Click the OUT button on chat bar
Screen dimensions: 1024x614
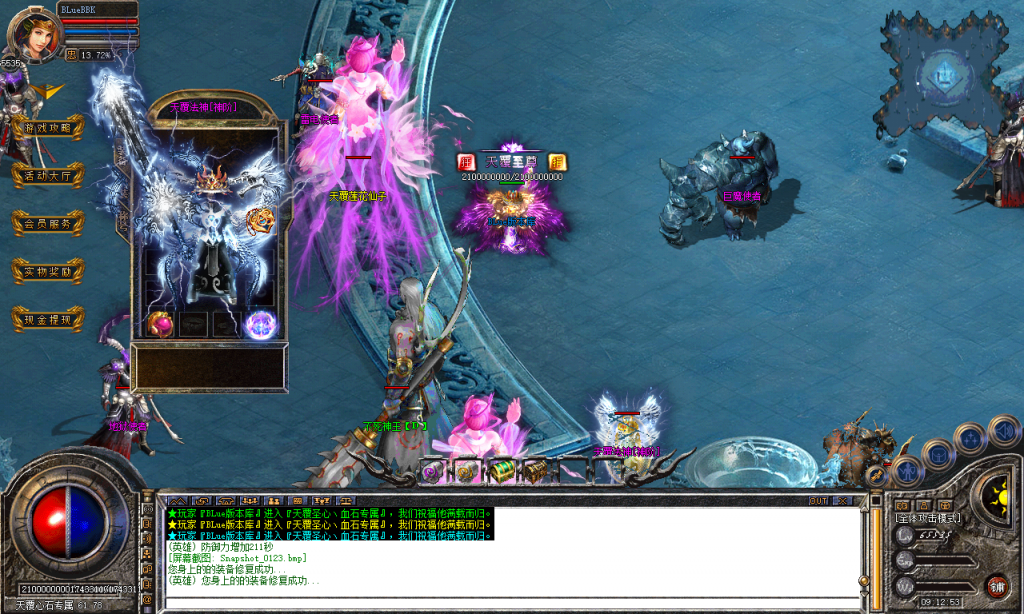[818, 500]
